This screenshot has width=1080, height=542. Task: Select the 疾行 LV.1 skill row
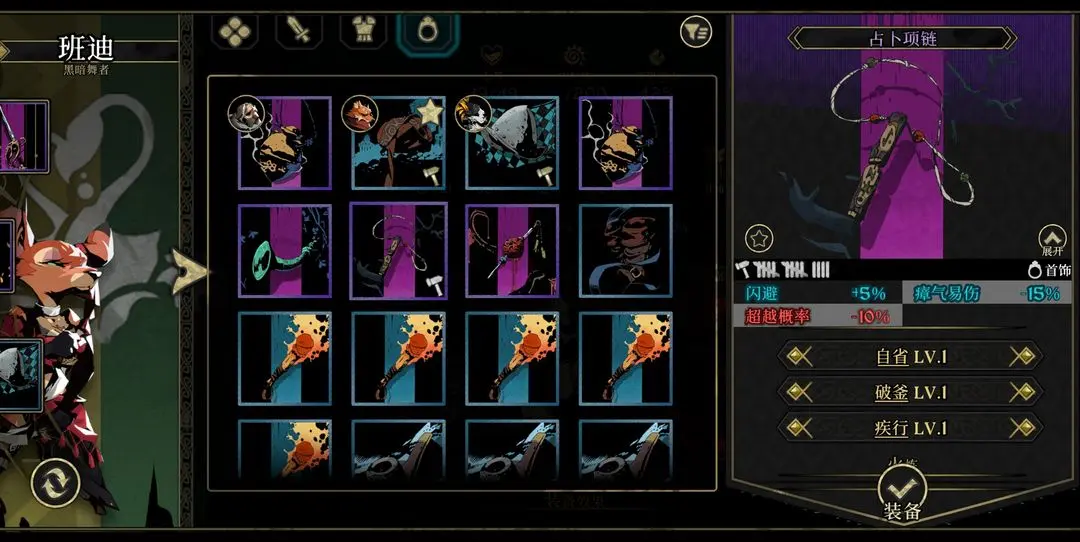click(x=909, y=427)
